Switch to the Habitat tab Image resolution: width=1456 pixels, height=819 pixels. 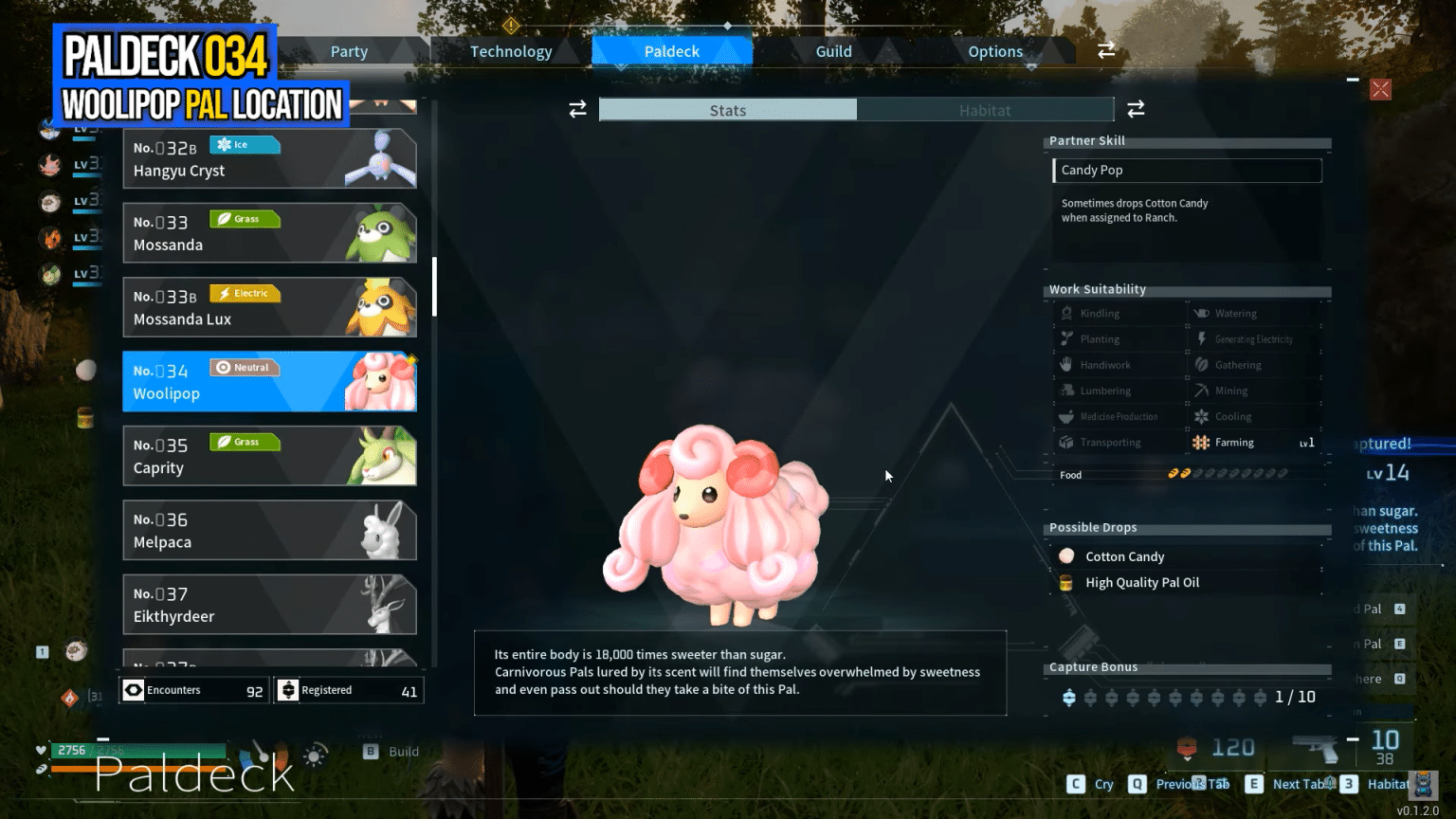point(986,110)
